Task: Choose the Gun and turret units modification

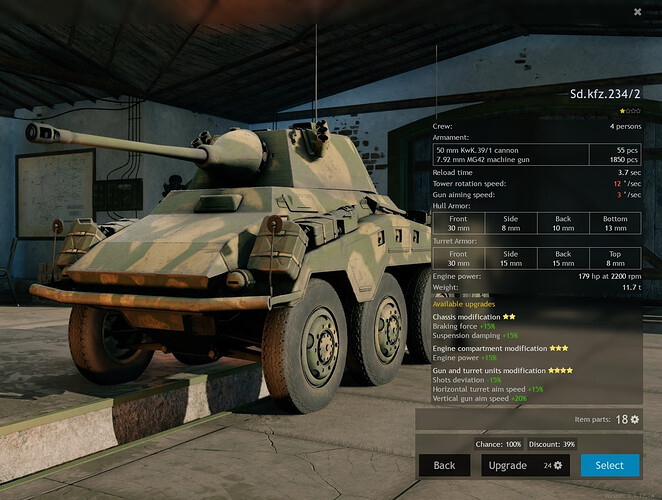Action: tap(496, 370)
